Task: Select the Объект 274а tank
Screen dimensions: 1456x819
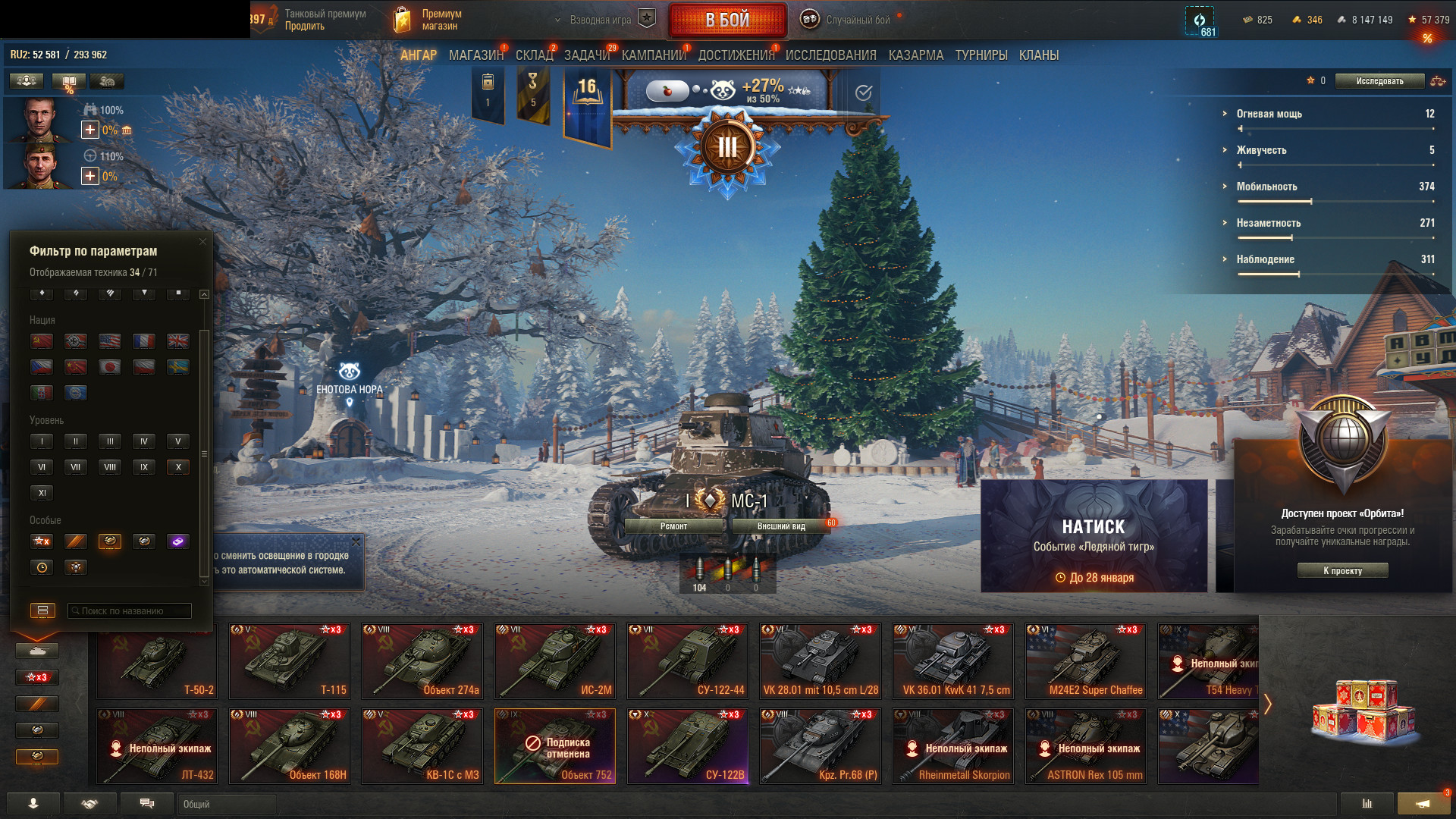Action: click(x=422, y=661)
